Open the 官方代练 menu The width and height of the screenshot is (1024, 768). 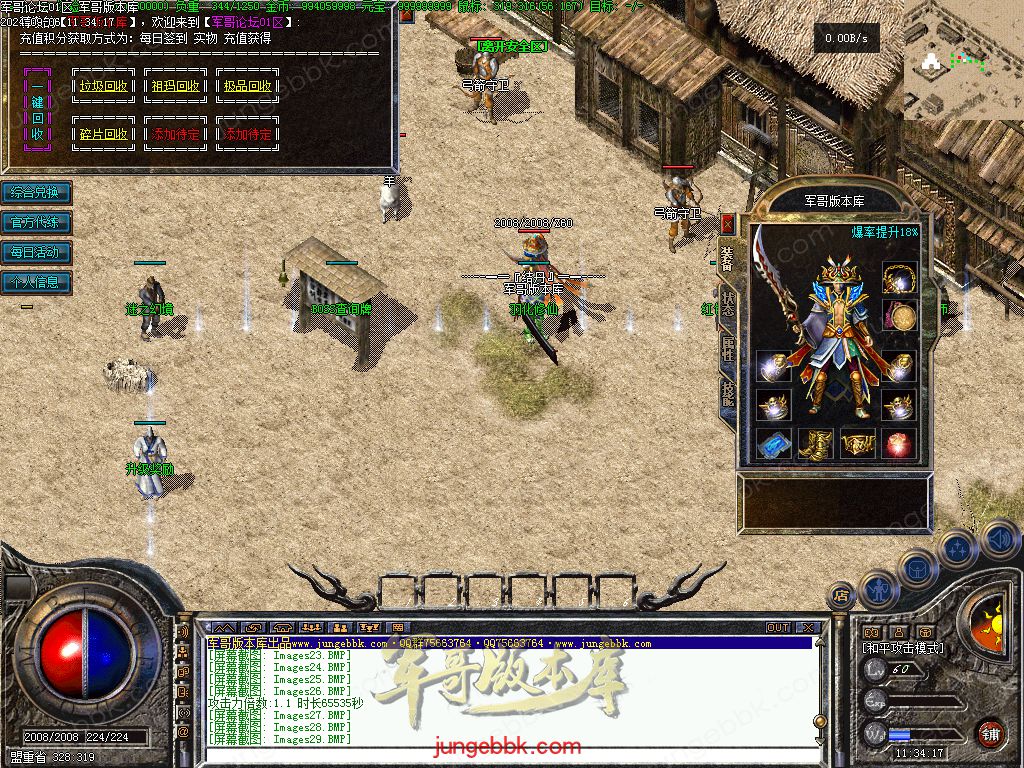tap(36, 222)
